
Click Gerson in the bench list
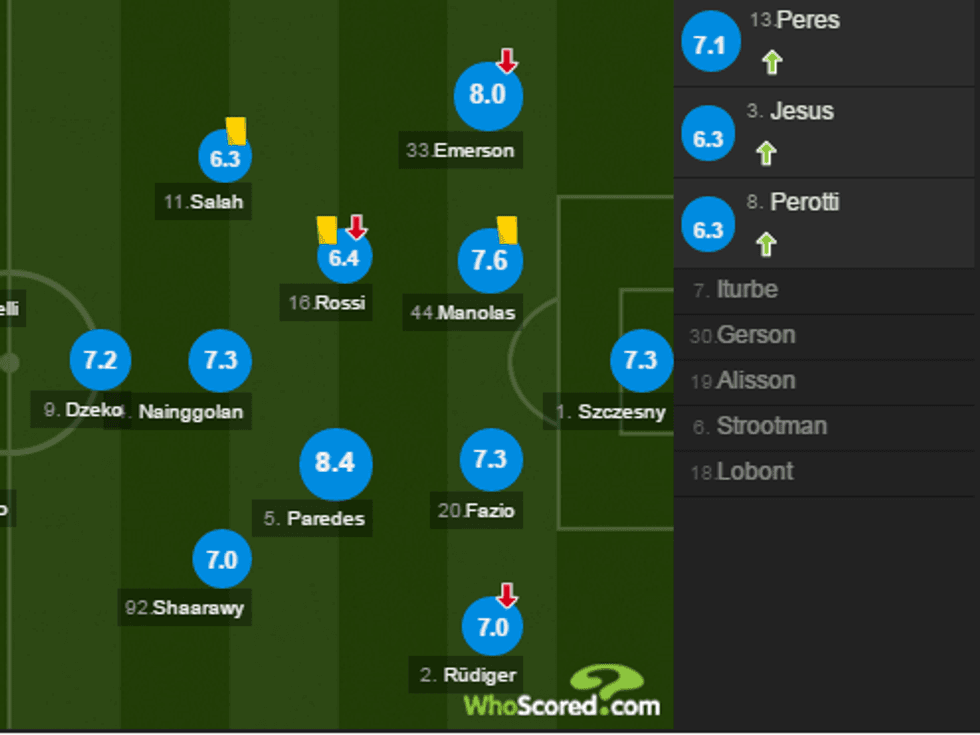point(756,336)
